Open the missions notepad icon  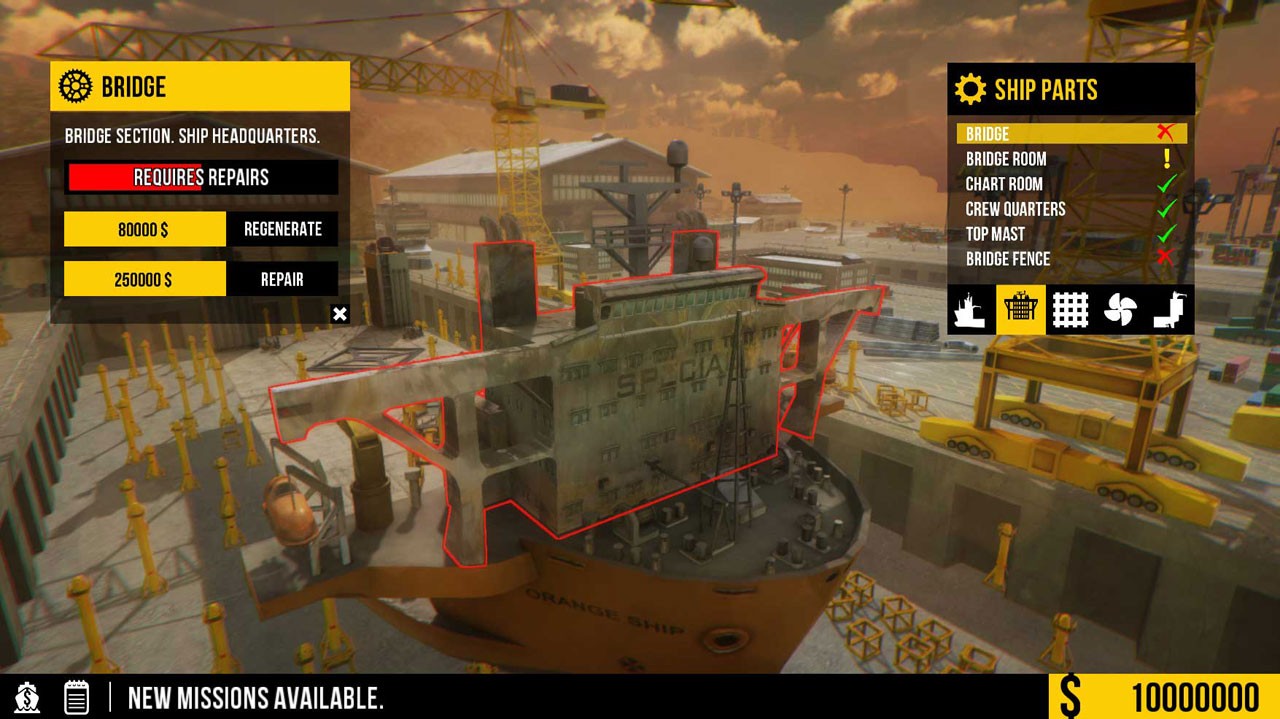(77, 697)
